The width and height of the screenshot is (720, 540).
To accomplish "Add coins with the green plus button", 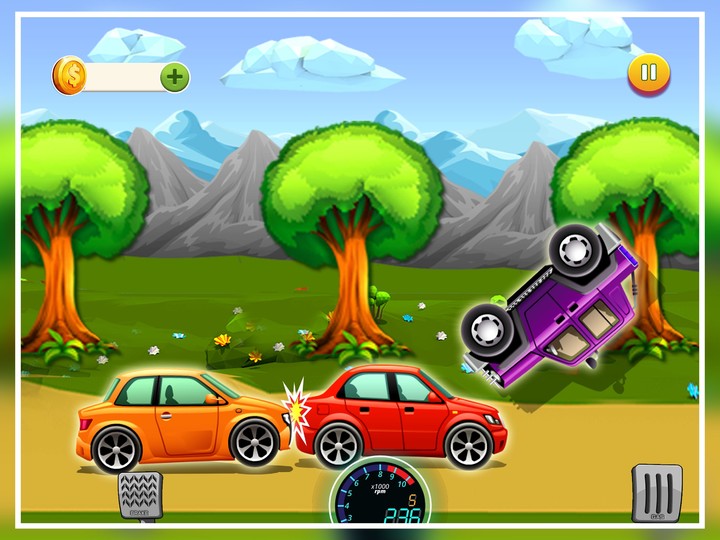I will pos(174,76).
